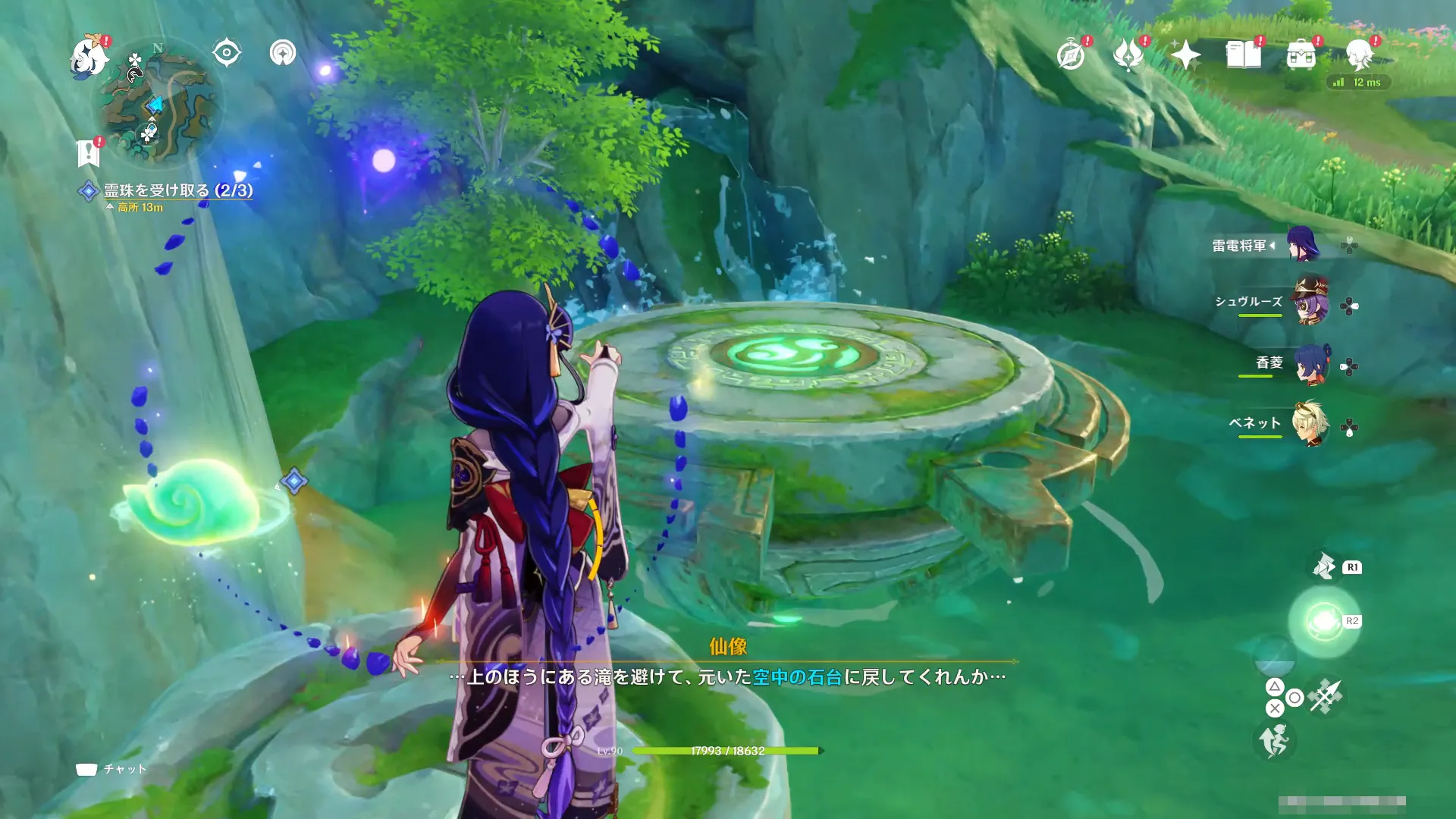Open the wish star icon
Viewport: 1456px width, 819px height.
click(x=1185, y=55)
